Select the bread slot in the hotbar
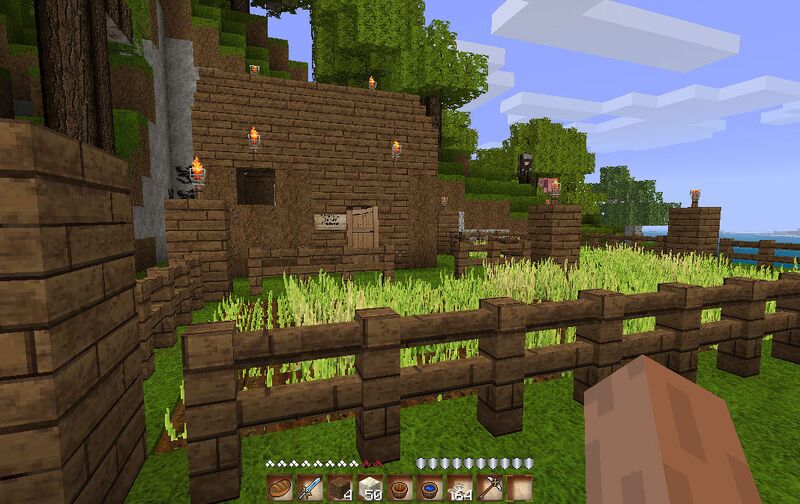 tap(279, 489)
